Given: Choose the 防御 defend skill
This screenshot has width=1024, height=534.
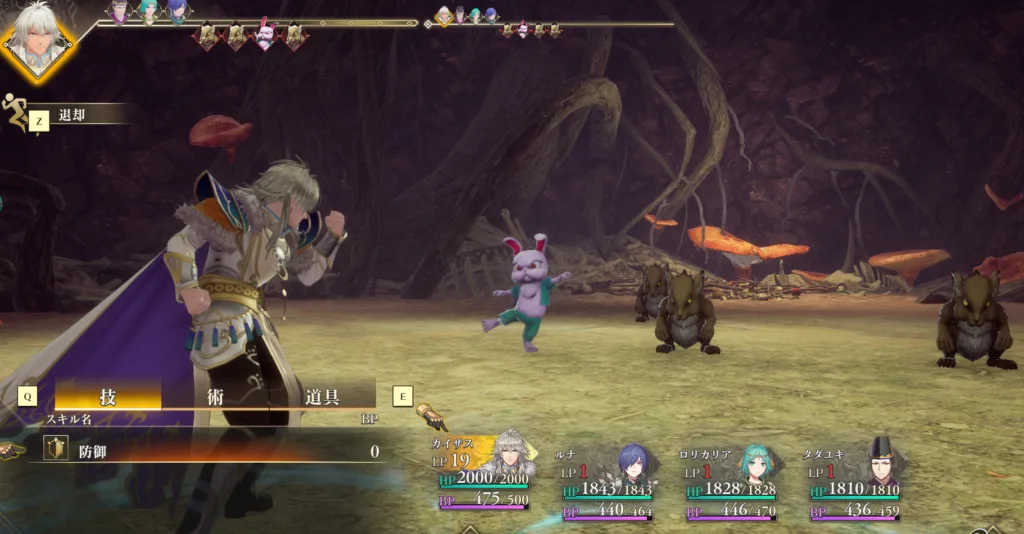Looking at the screenshot, I should coord(210,451).
